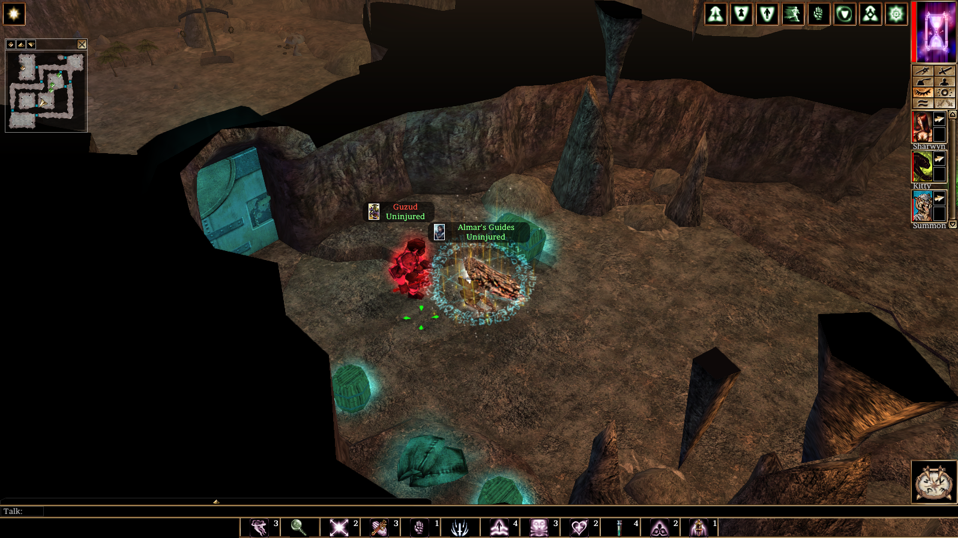
Task: Click the hand icon in top bar
Action: 819,14
